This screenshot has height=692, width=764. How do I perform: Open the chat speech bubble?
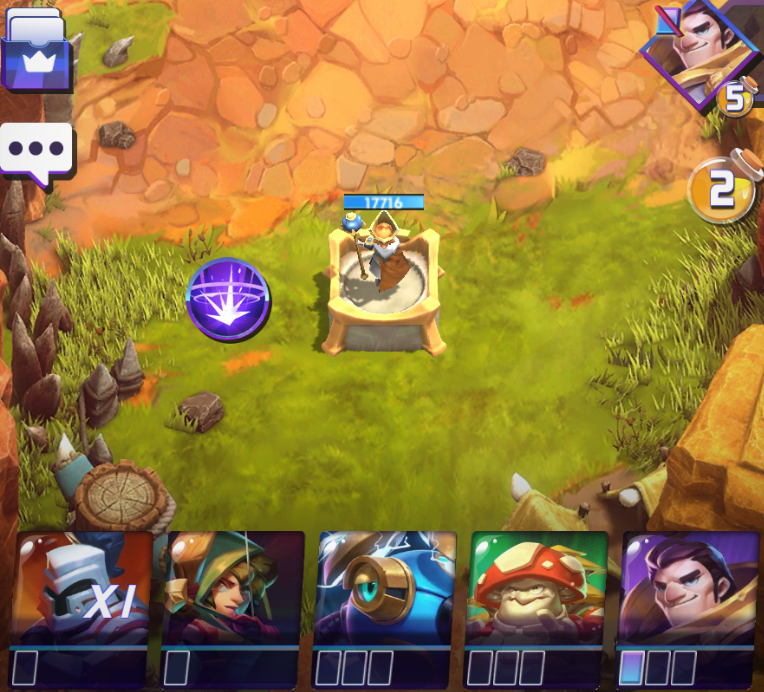[37, 151]
